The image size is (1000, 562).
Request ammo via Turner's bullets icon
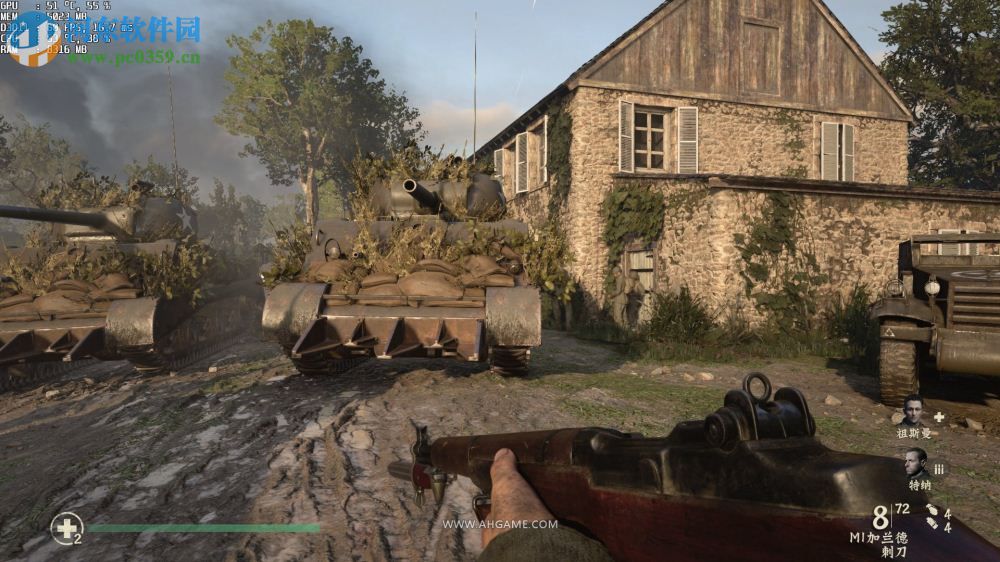[938, 468]
